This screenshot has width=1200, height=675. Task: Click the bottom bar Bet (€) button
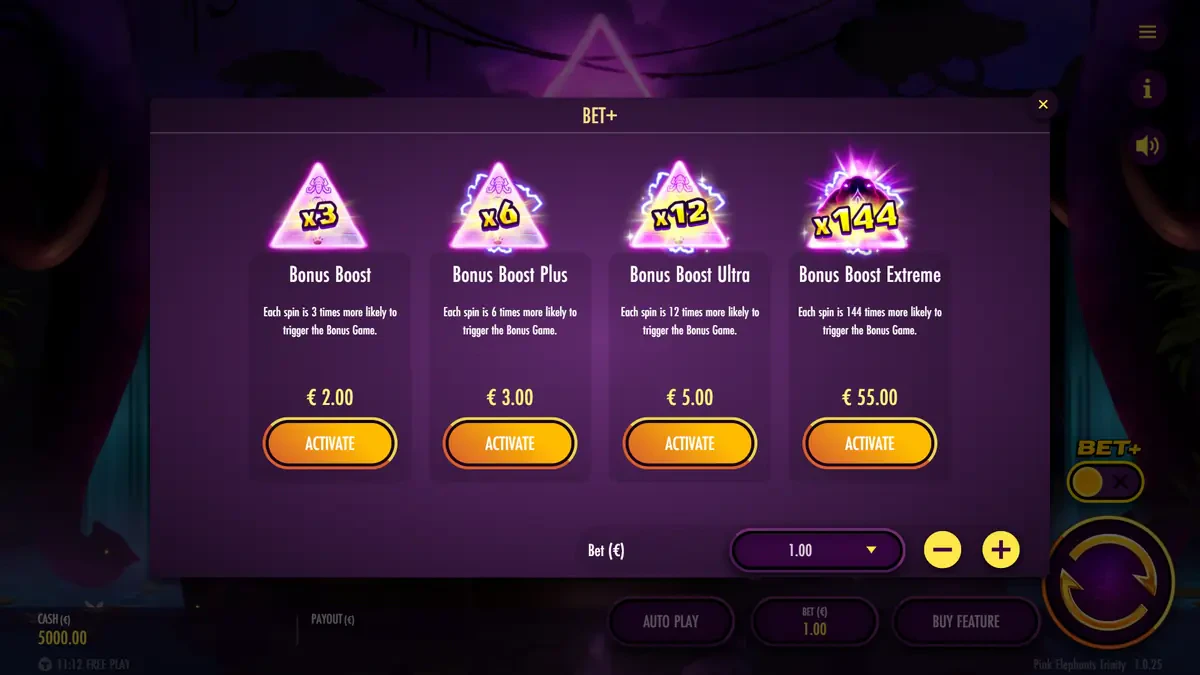pos(814,621)
